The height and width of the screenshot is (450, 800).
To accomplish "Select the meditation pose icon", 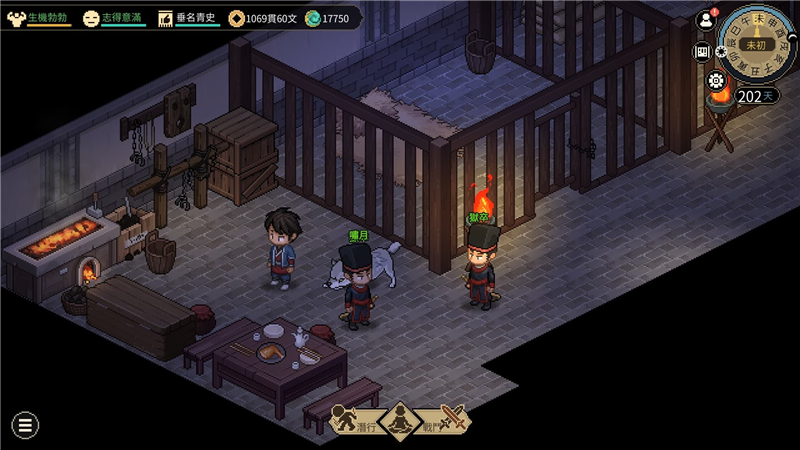I will 401,421.
